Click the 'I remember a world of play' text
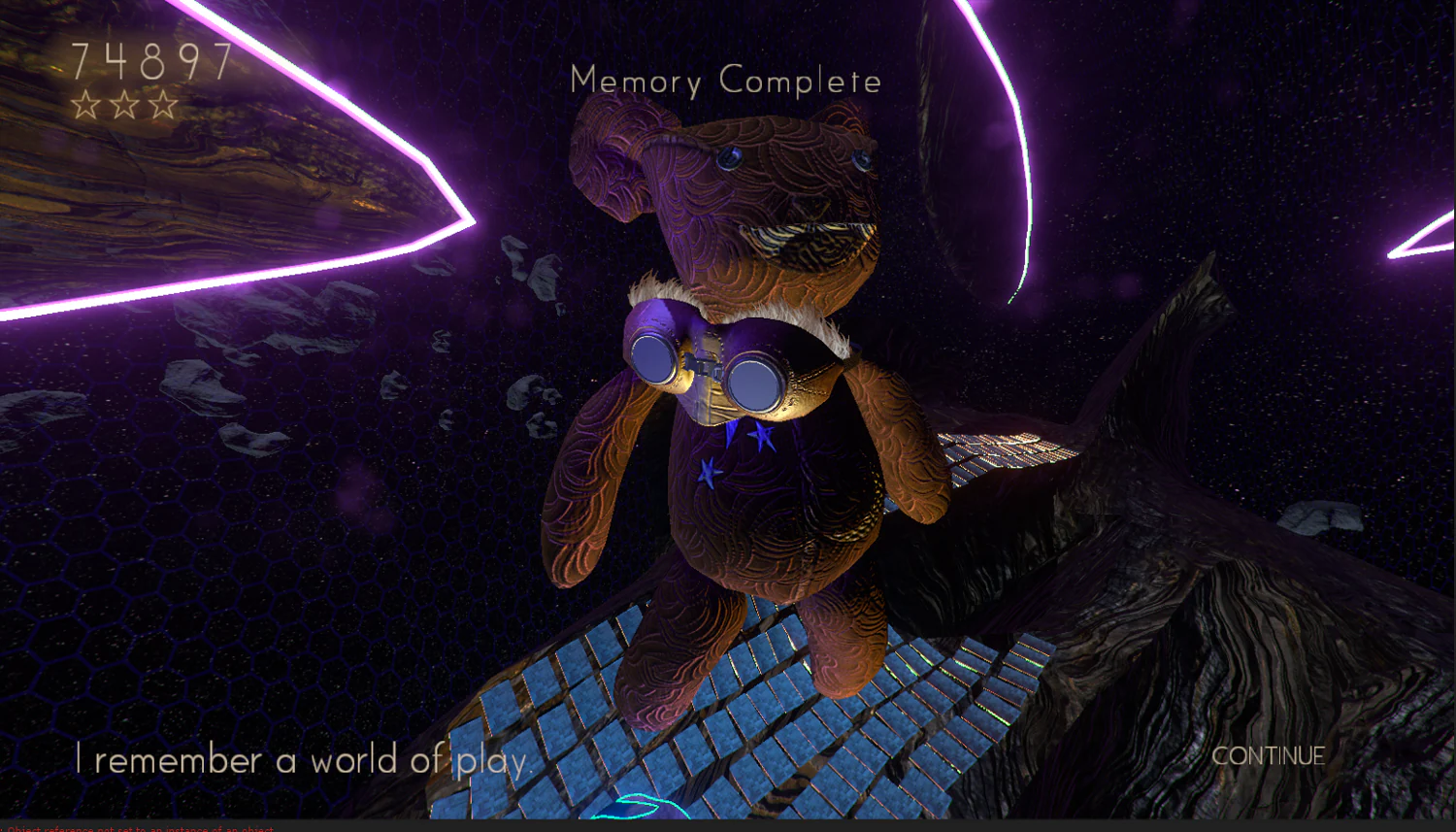 [x=301, y=760]
